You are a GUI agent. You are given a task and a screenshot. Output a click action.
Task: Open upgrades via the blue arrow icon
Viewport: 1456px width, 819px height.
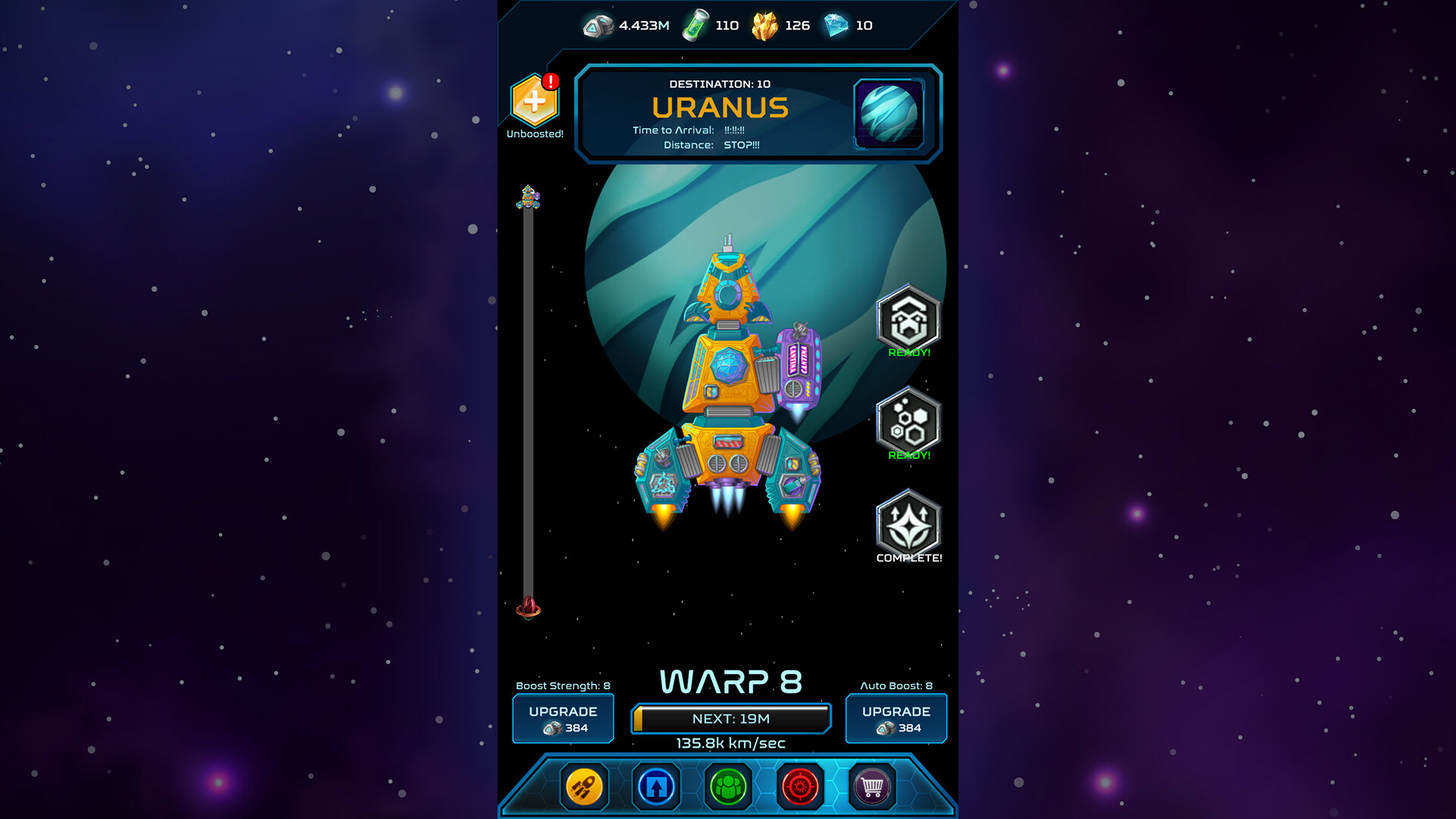pyautogui.click(x=655, y=786)
